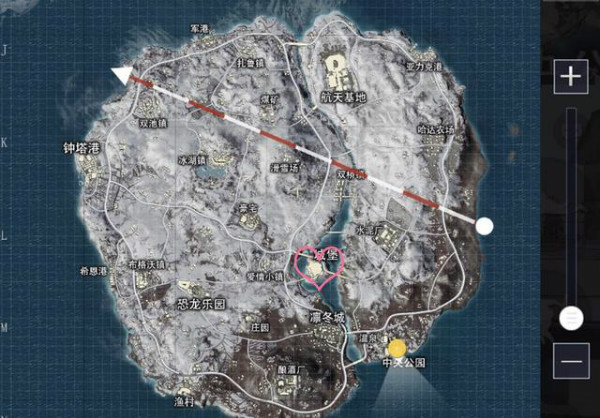Screen dimensions: 600x418
Task: Click the white flight path arrowhead
Action: (123, 74)
